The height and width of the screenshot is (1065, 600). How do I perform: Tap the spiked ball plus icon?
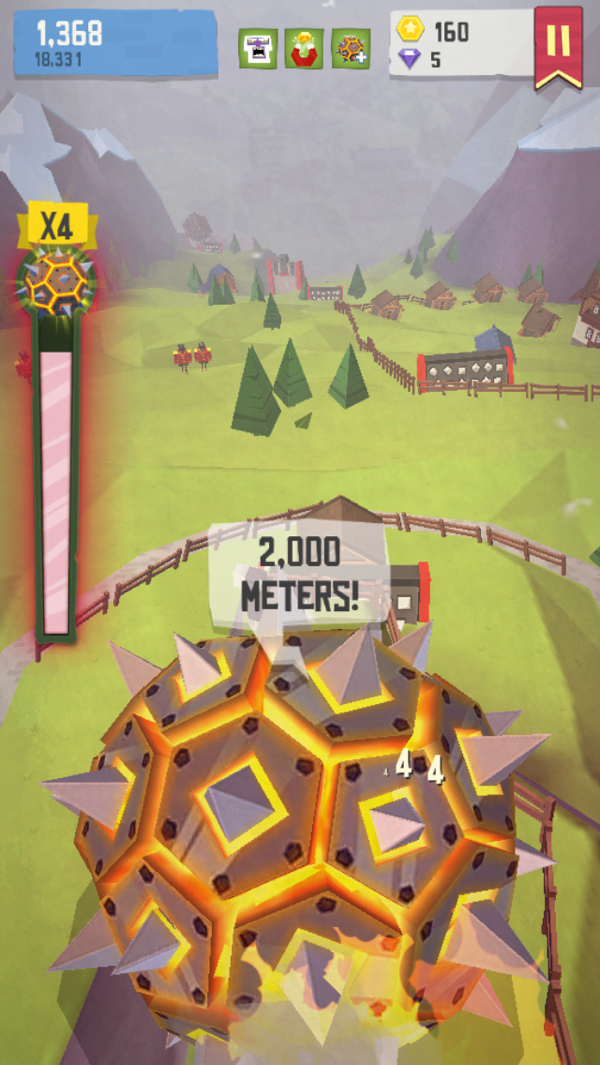click(x=351, y=48)
